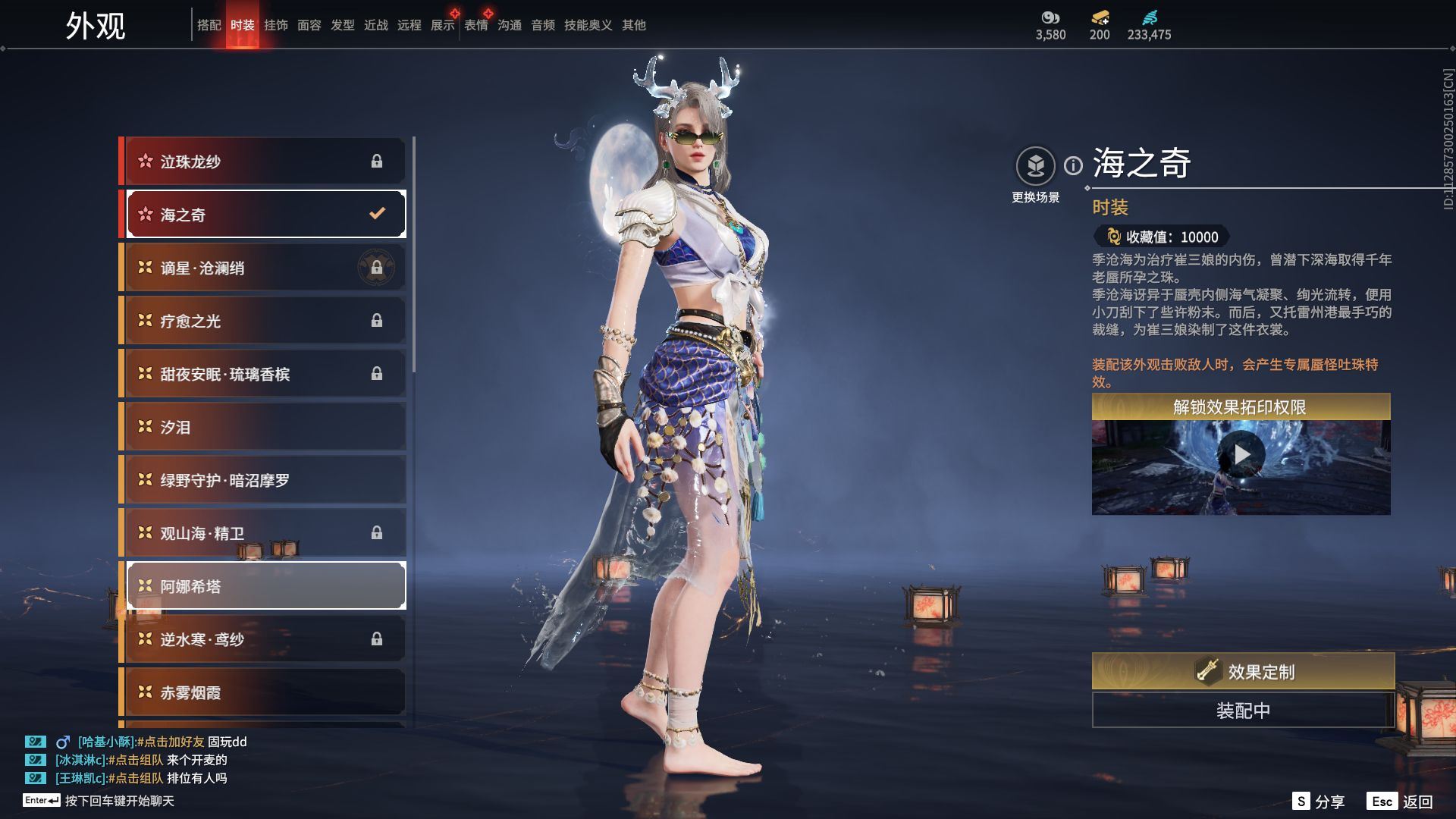Open 效果定制 effect customization

click(1243, 671)
